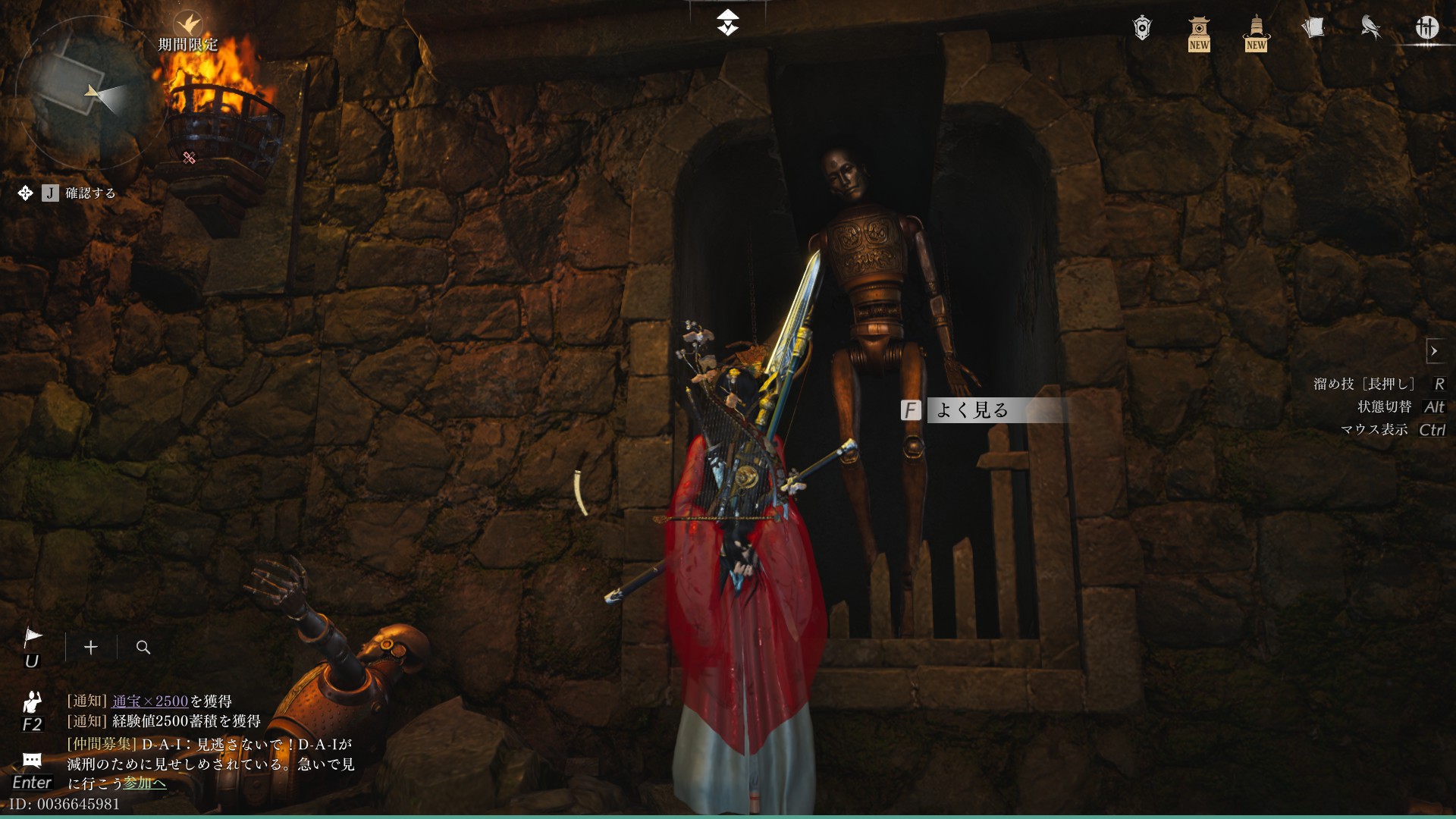1456x819 pixels.
Task: Open the stacked cards icon
Action: tap(1313, 28)
